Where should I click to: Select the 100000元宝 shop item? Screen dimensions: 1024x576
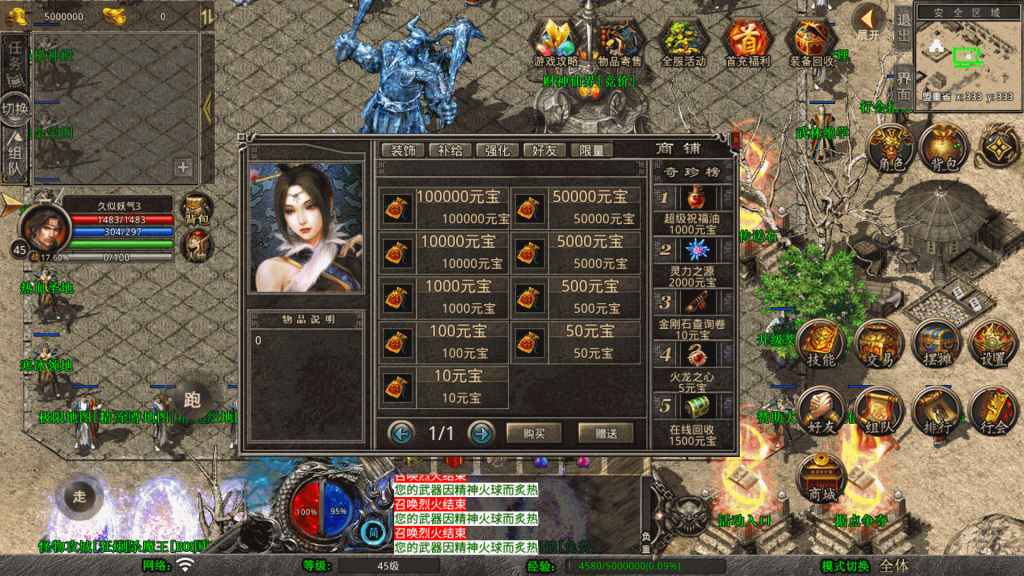tap(444, 208)
